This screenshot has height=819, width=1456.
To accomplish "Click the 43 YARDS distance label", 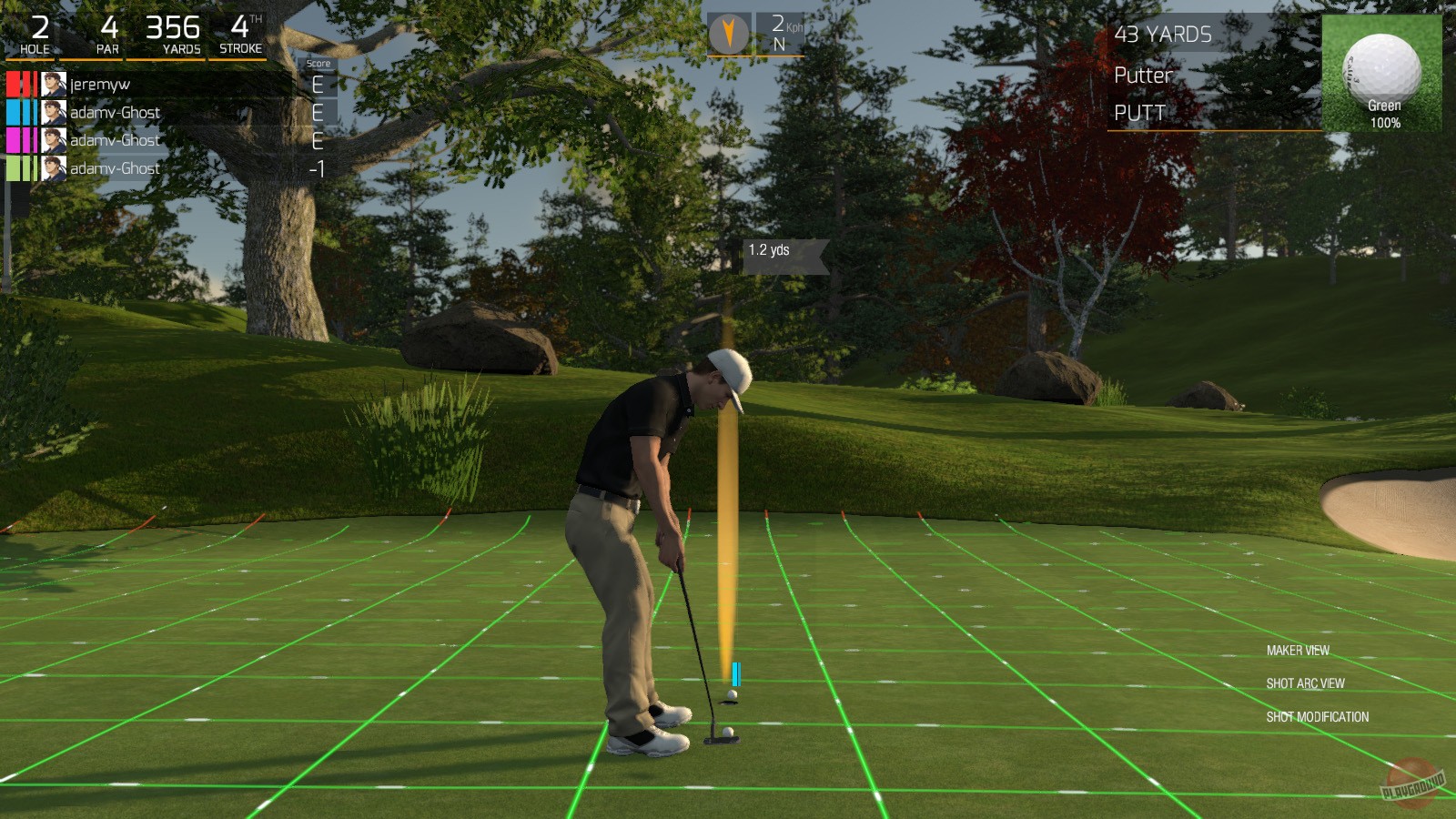I will [1162, 35].
